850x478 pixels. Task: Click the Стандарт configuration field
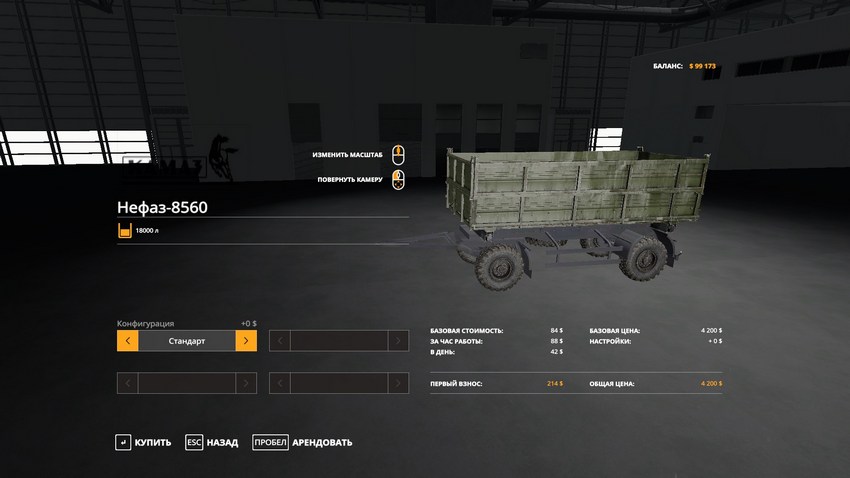[x=187, y=341]
